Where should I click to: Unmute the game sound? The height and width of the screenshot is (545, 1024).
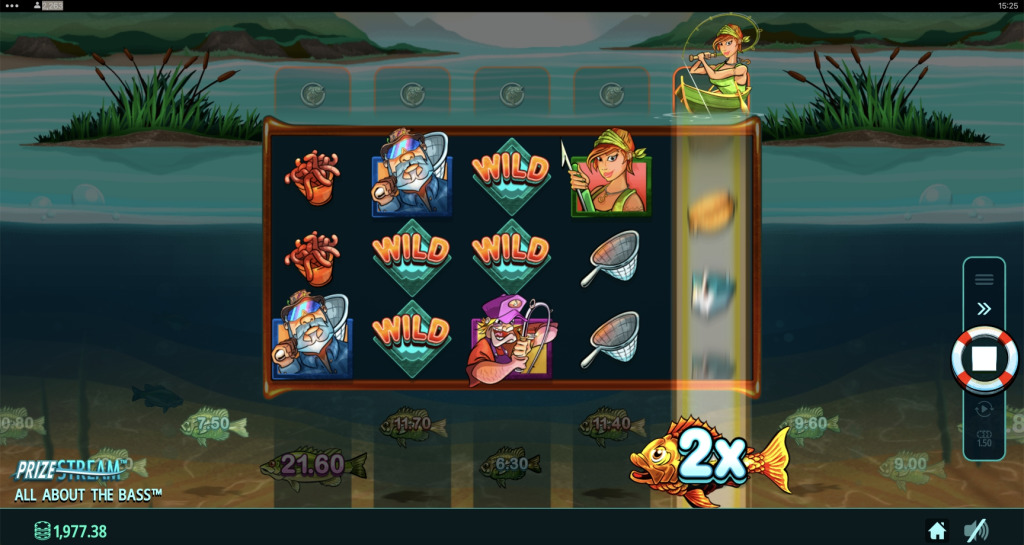pos(975,530)
